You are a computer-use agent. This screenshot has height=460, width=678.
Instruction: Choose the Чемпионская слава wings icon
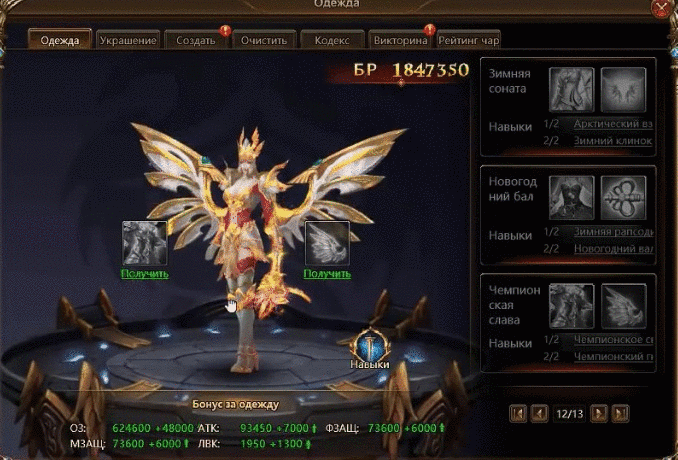point(623,305)
